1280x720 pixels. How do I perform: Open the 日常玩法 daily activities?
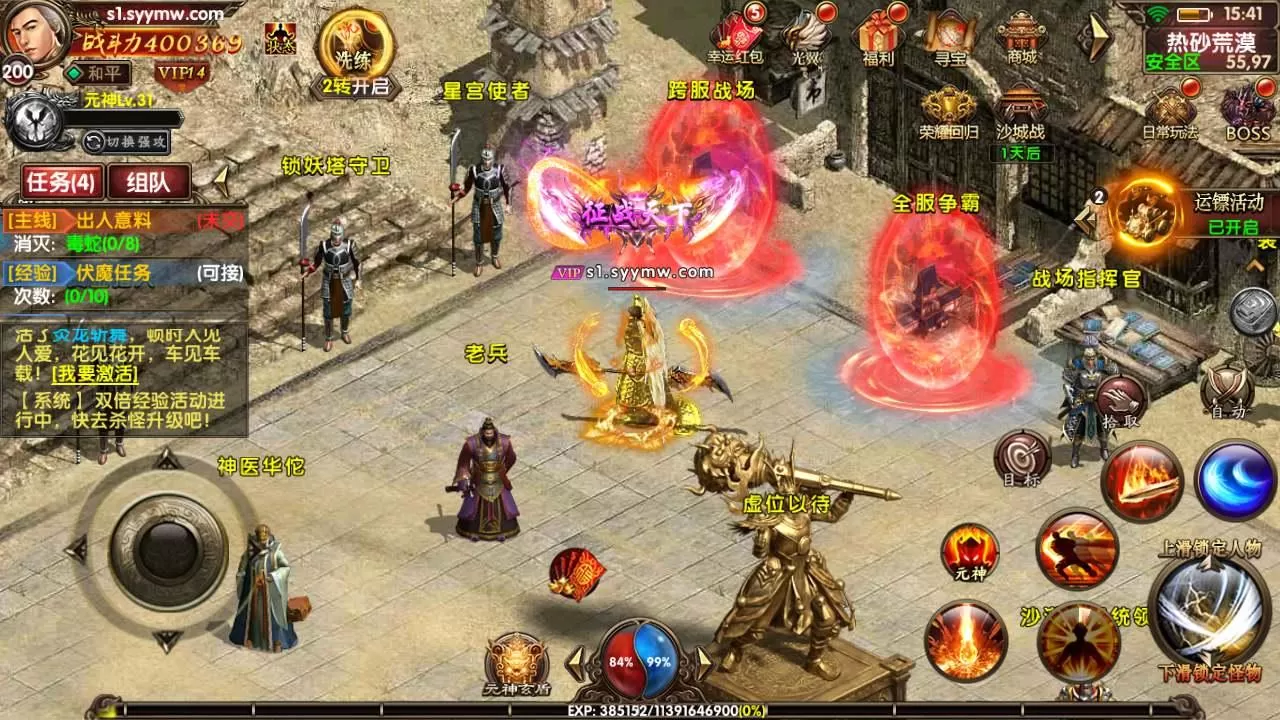[x=1170, y=111]
